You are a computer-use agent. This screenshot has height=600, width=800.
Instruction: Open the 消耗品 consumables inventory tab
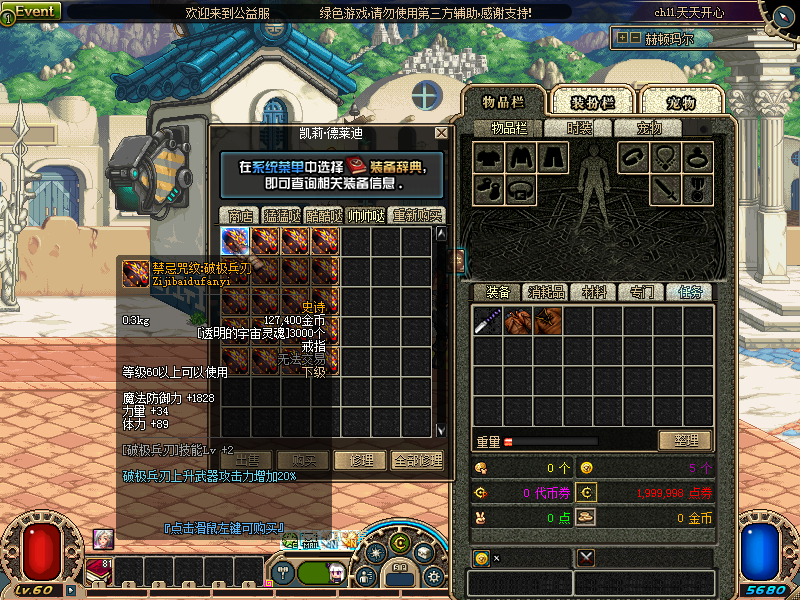coord(546,292)
